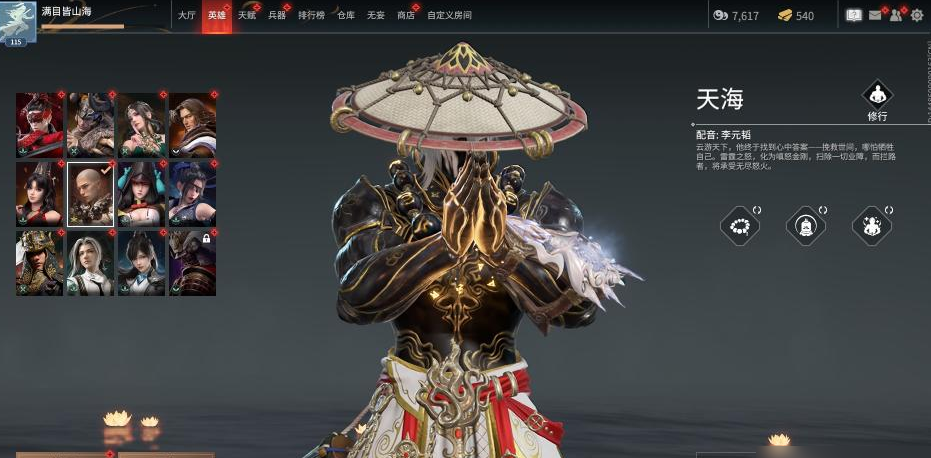Choose the bald monk 天海 portrait
The height and width of the screenshot is (458, 931).
(x=91, y=194)
